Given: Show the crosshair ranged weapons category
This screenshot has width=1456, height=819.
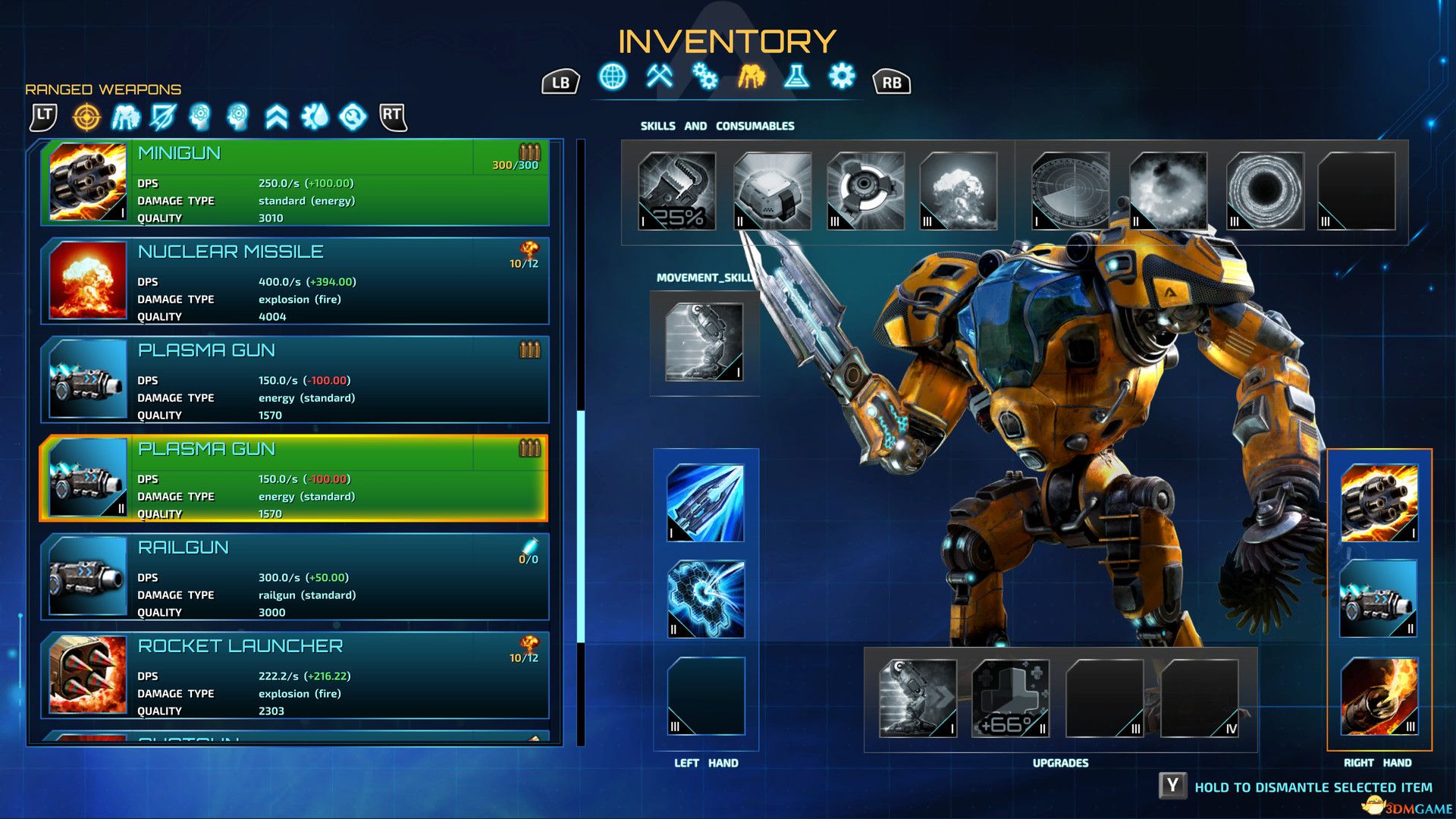Looking at the screenshot, I should point(86,117).
